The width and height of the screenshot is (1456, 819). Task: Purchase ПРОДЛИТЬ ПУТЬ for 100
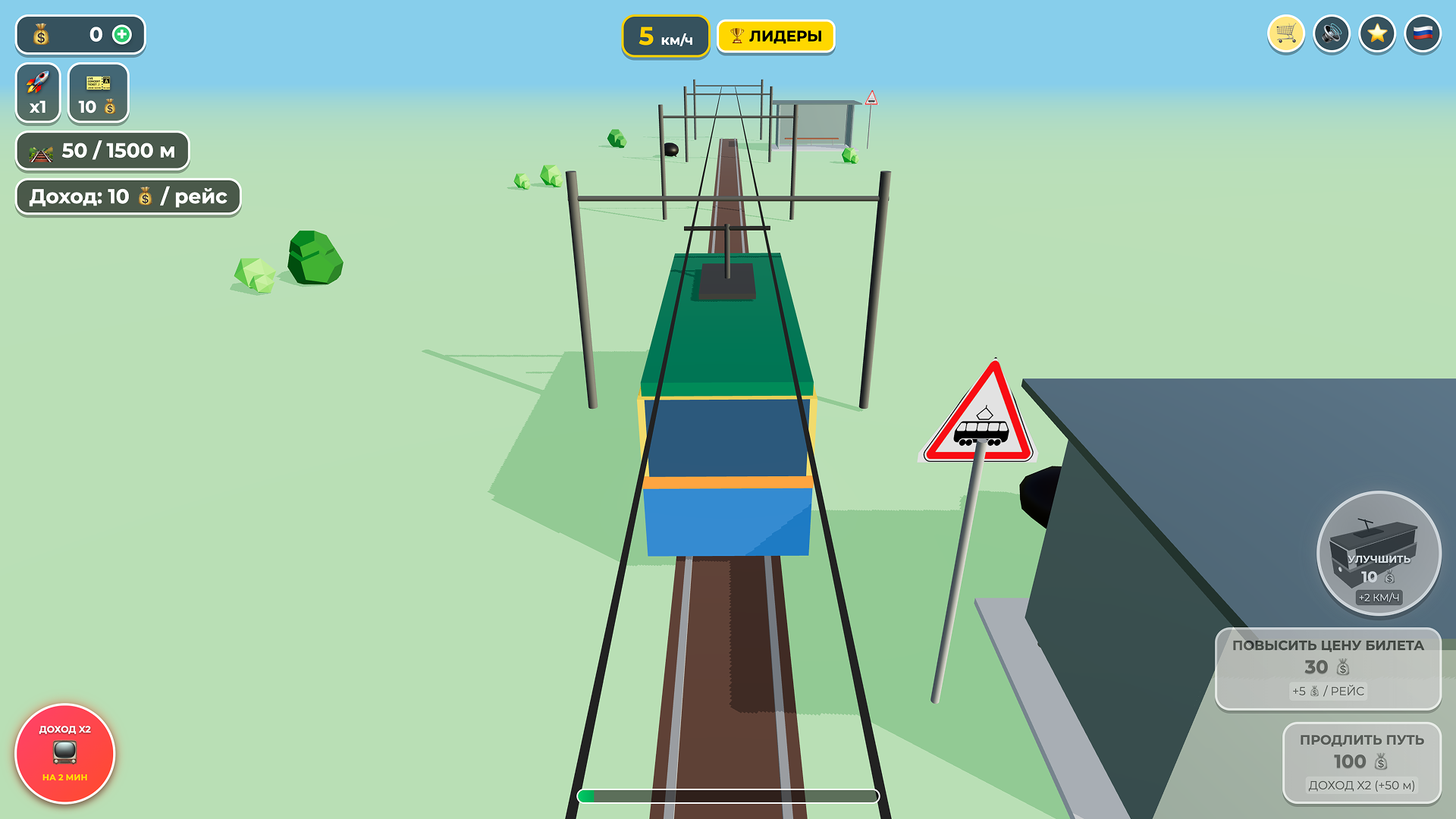click(1363, 763)
